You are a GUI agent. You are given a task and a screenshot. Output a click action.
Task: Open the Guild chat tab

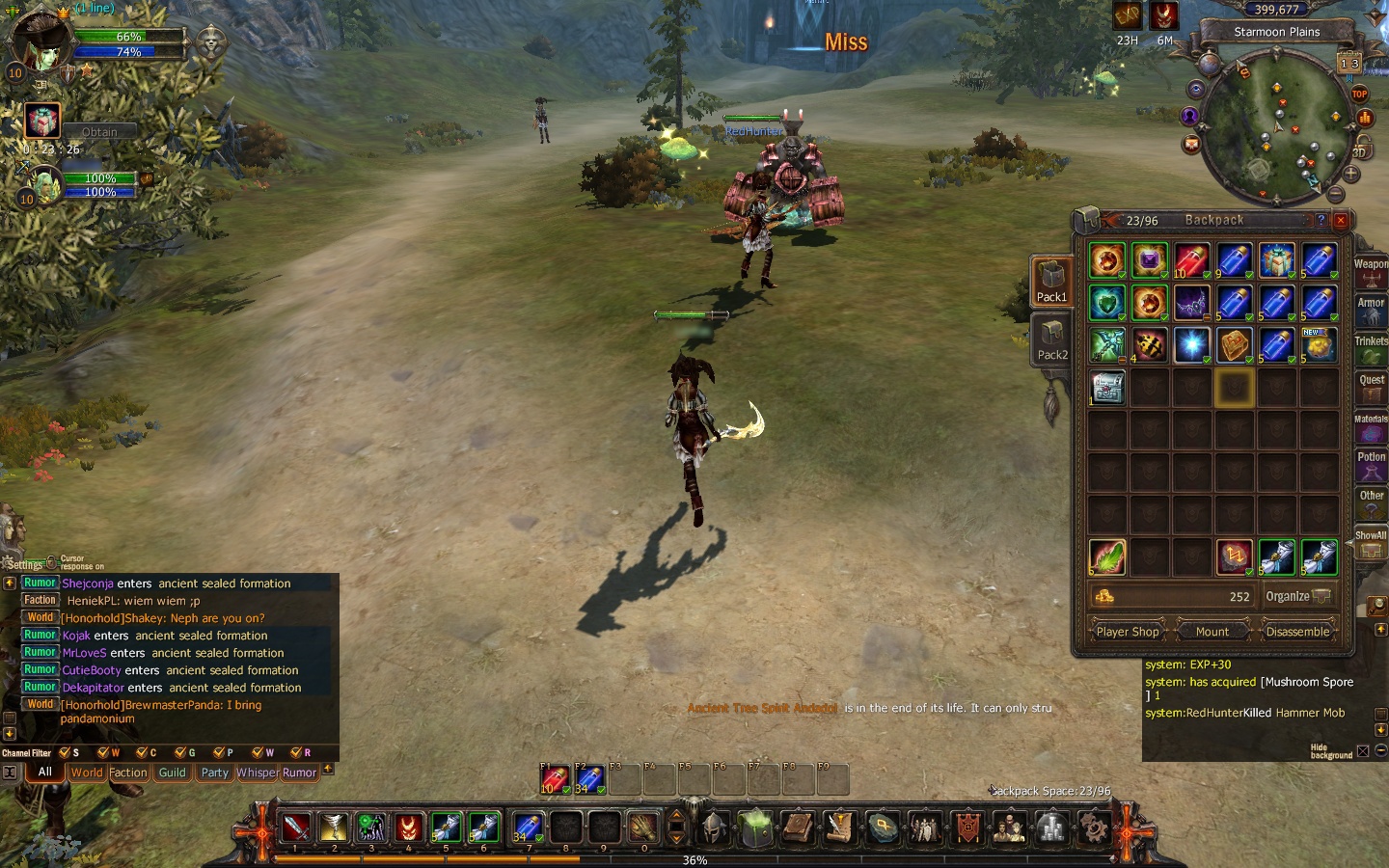coord(172,773)
